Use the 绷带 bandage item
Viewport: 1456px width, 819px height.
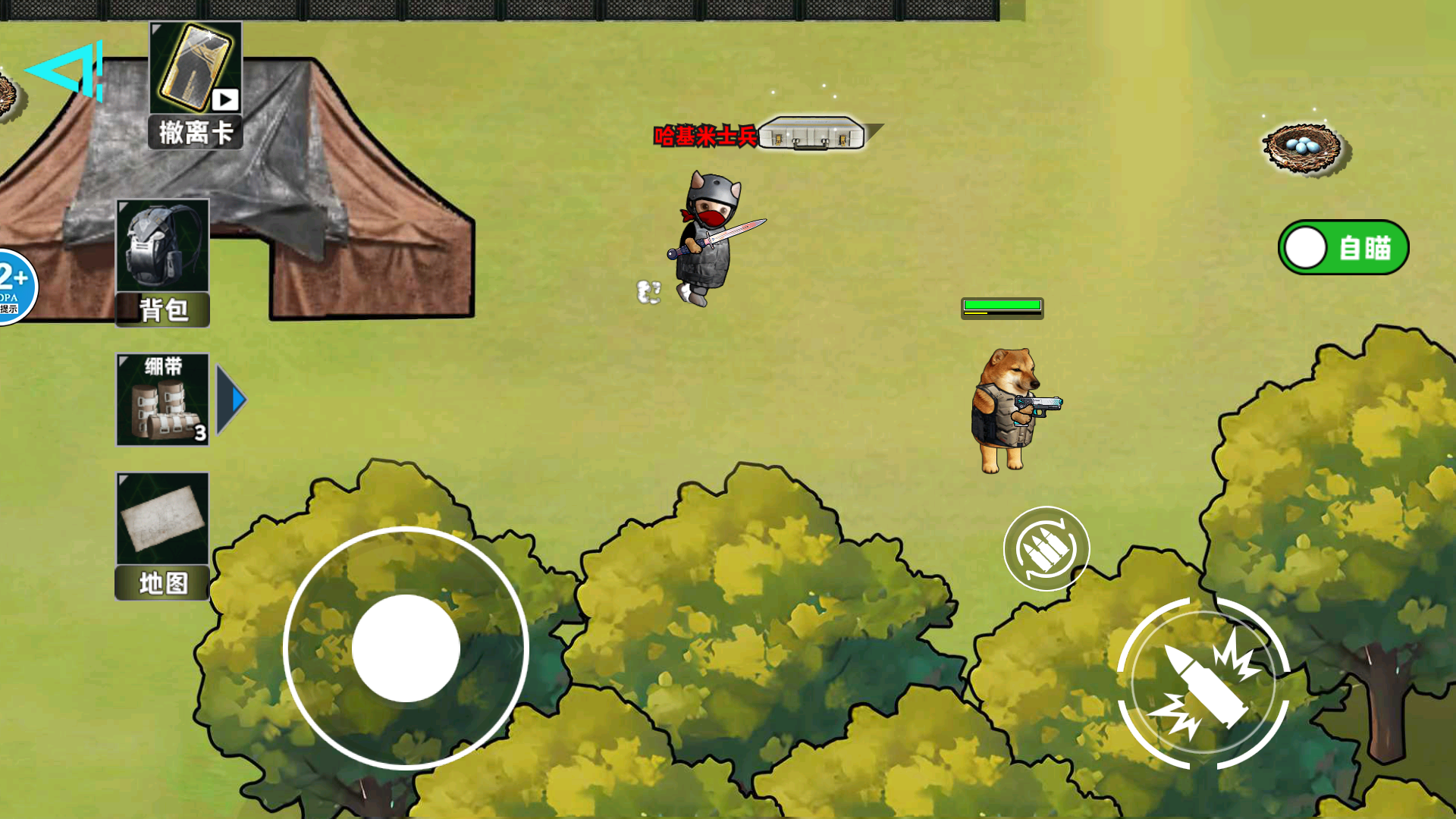162,399
